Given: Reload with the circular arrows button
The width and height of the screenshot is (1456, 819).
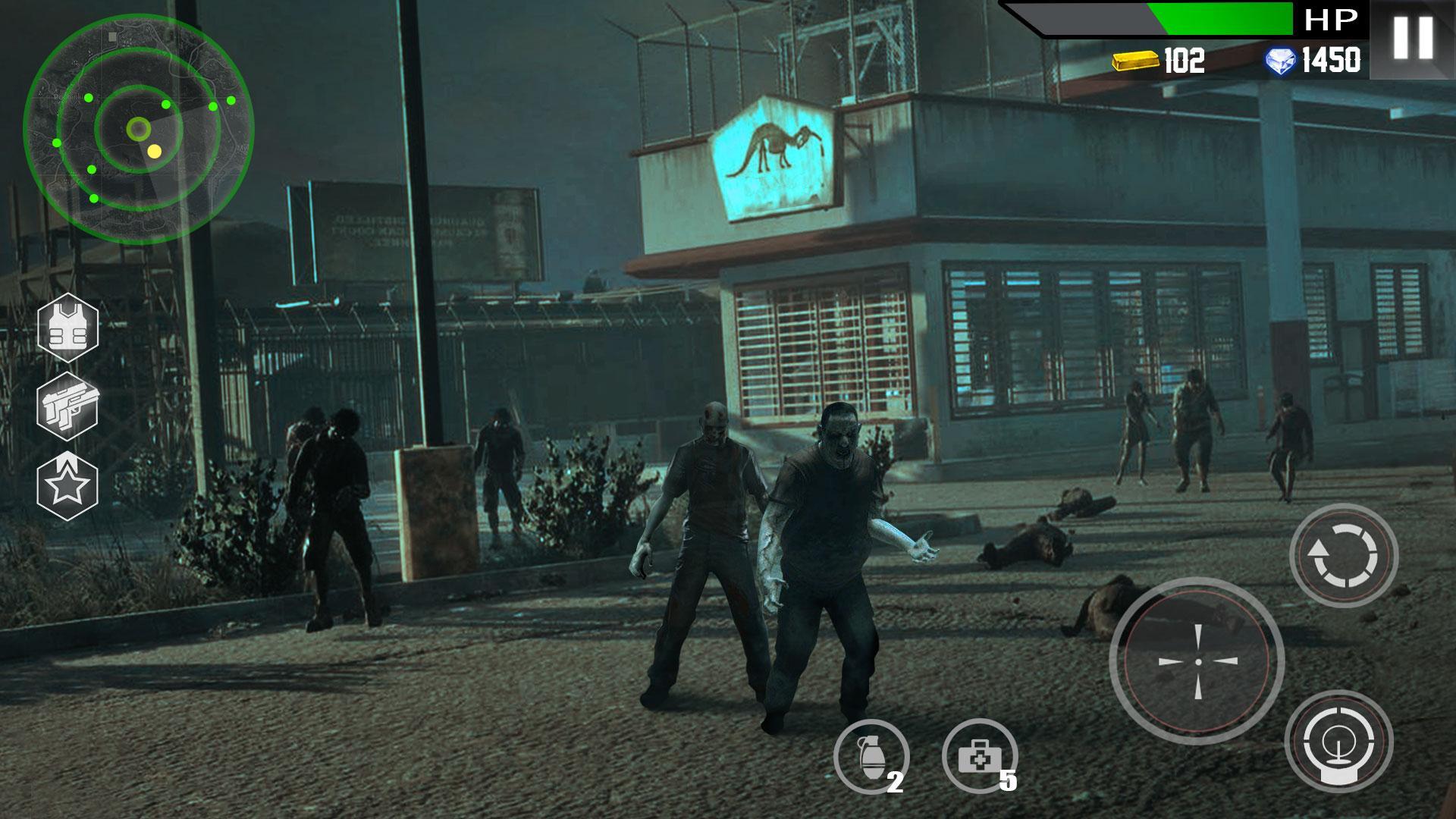Looking at the screenshot, I should (1344, 556).
